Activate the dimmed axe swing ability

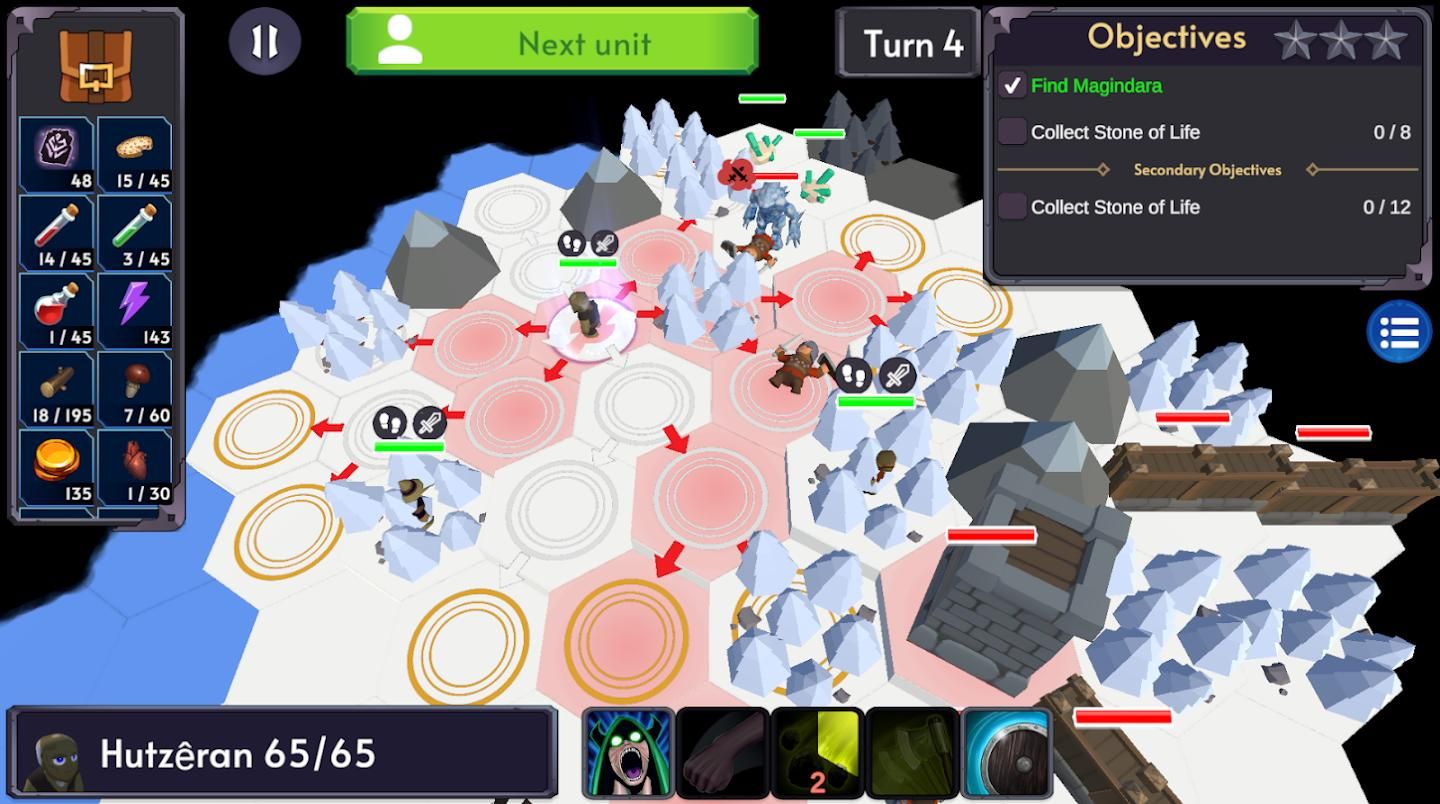(911, 753)
